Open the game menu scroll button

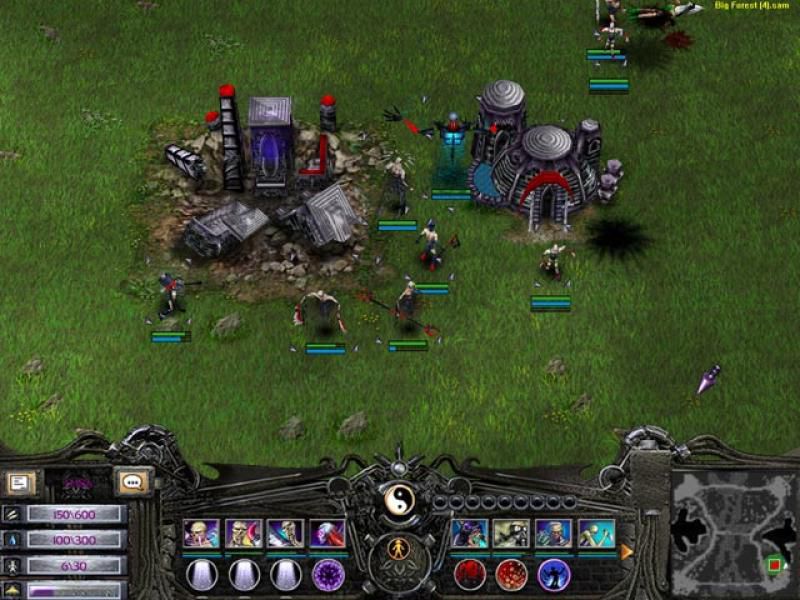19,483
